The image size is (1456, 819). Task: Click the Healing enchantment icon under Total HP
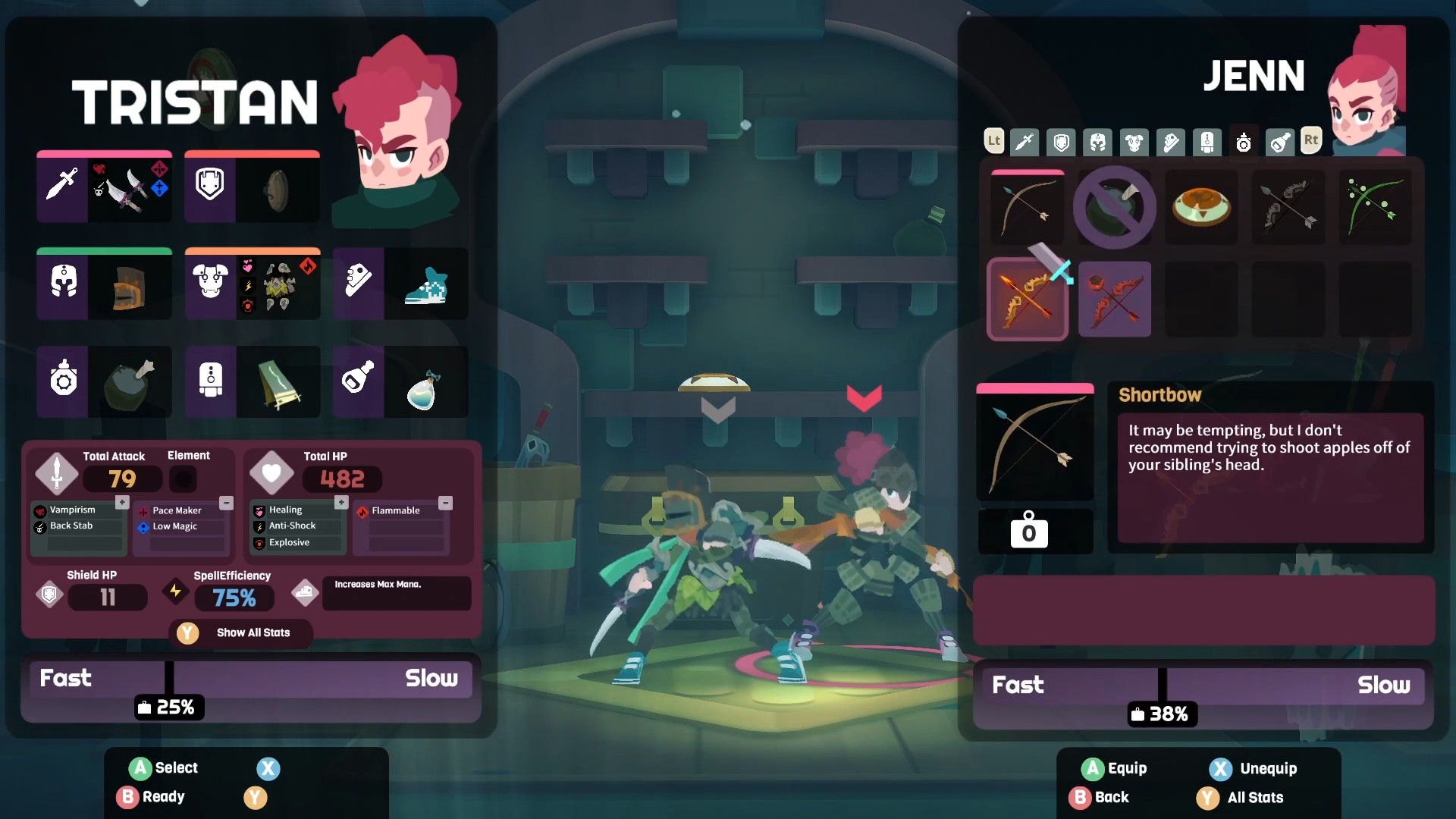point(258,510)
